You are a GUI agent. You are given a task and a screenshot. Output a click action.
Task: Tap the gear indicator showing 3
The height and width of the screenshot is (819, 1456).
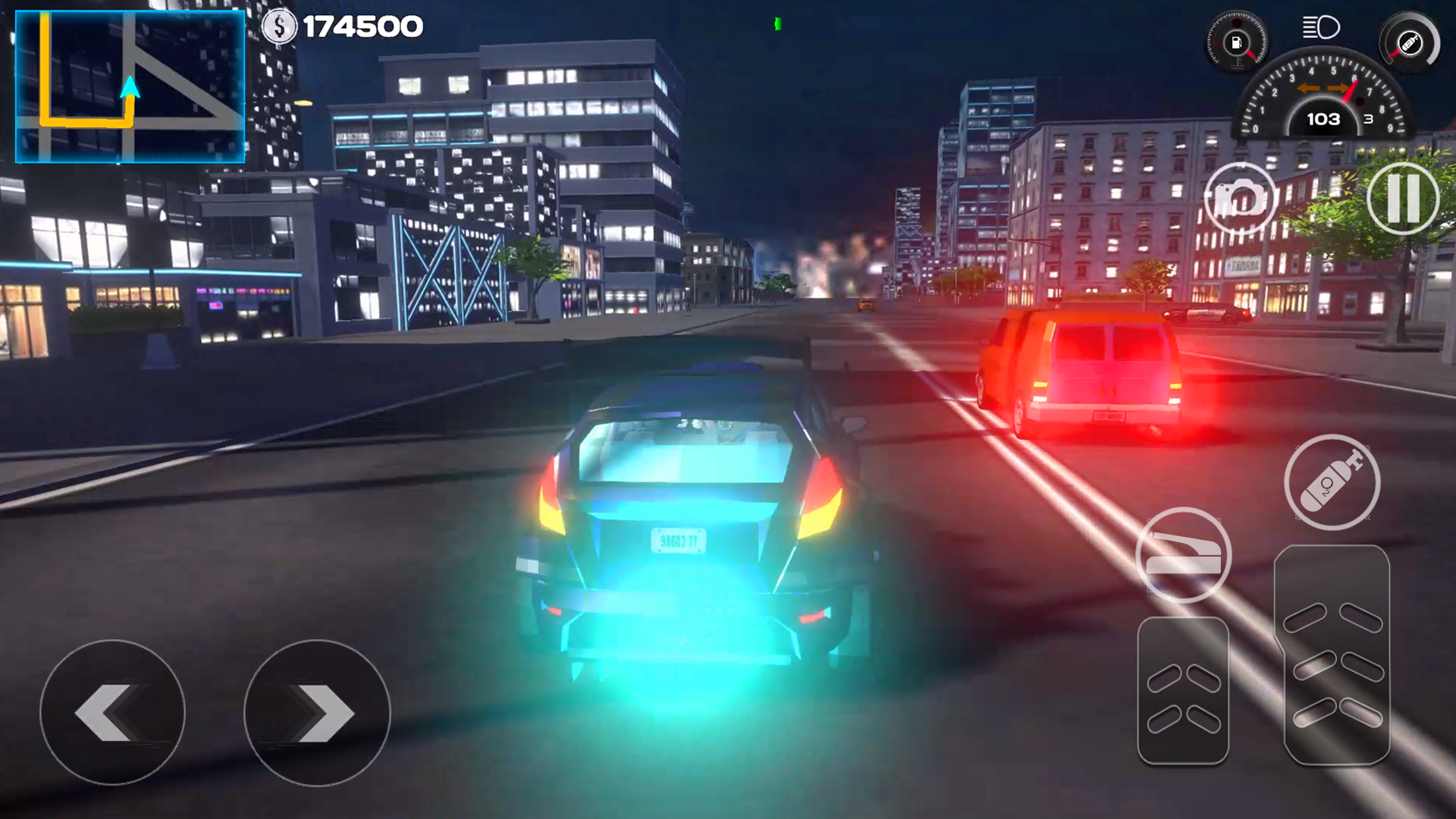click(x=1367, y=119)
